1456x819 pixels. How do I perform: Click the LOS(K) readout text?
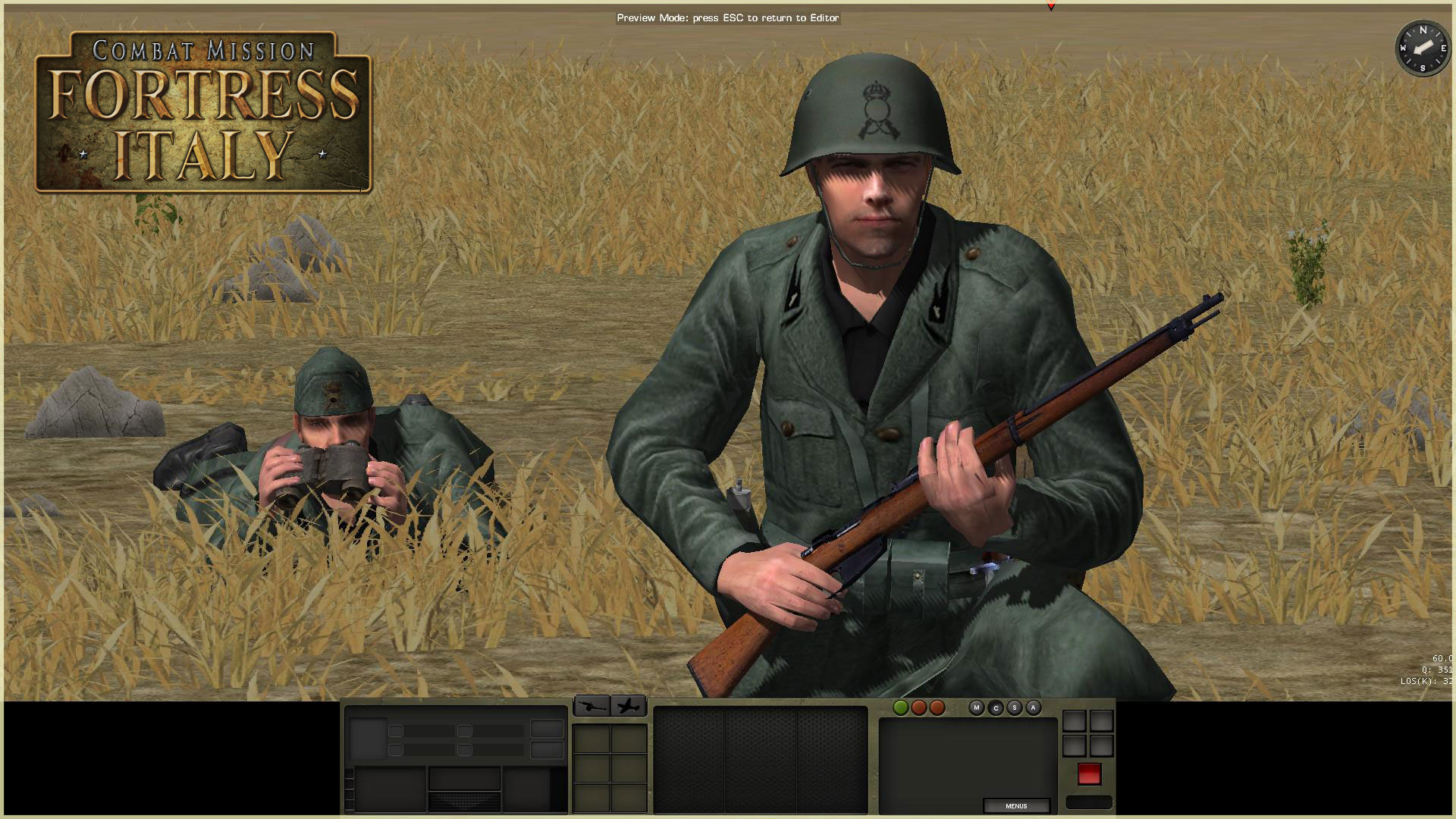tap(1424, 681)
